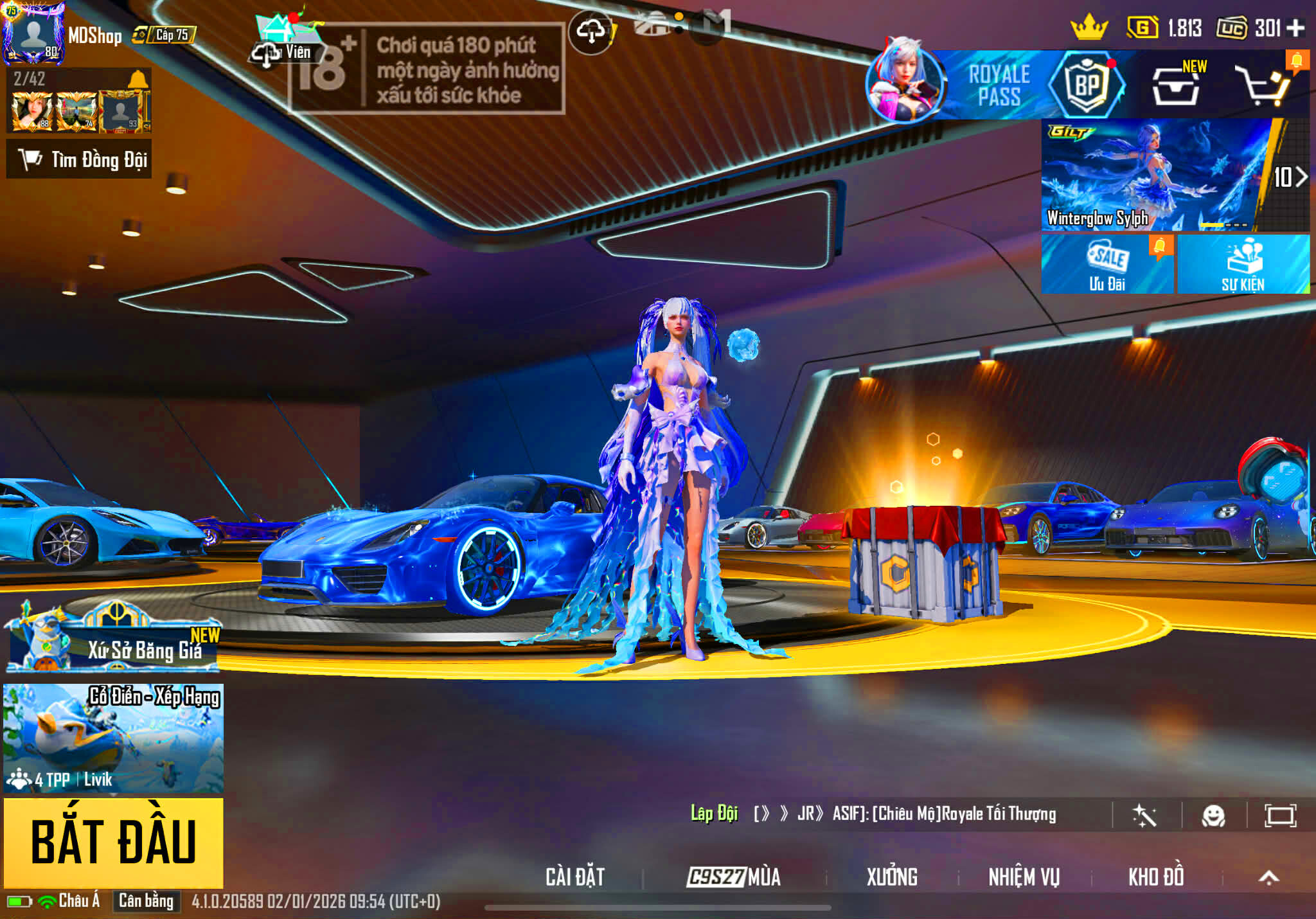
Task: Expand the bottom menu with arrow
Action: point(1268,877)
